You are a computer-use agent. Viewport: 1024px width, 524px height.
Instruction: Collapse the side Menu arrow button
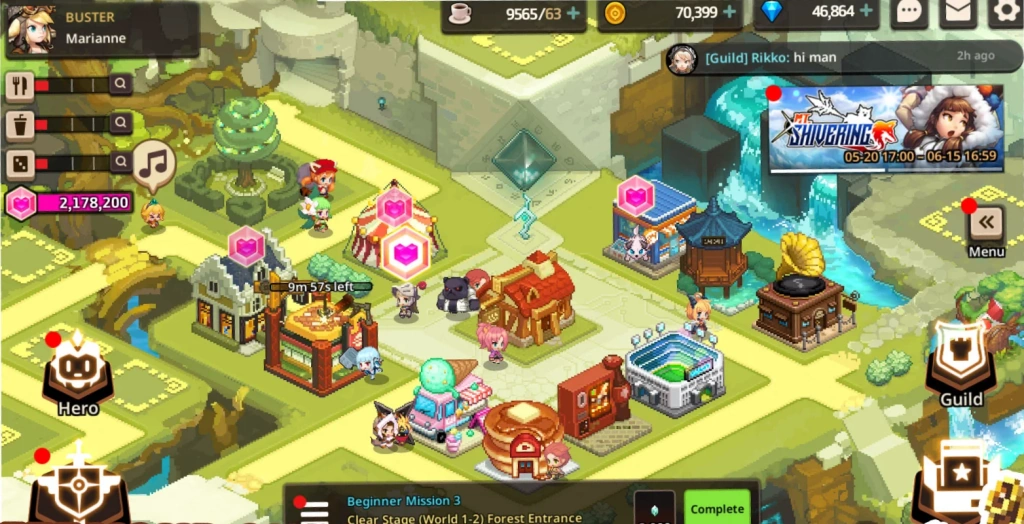[986, 222]
